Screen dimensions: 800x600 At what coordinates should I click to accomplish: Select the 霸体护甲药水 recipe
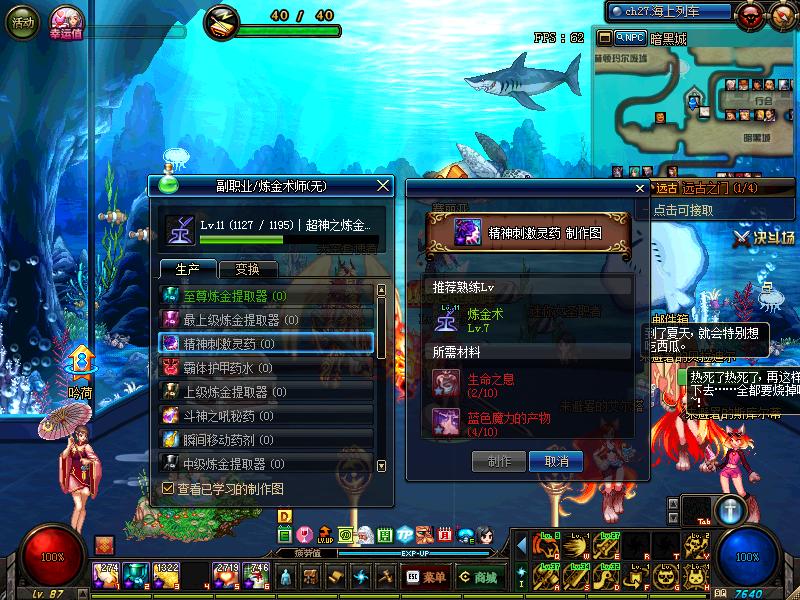point(266,368)
